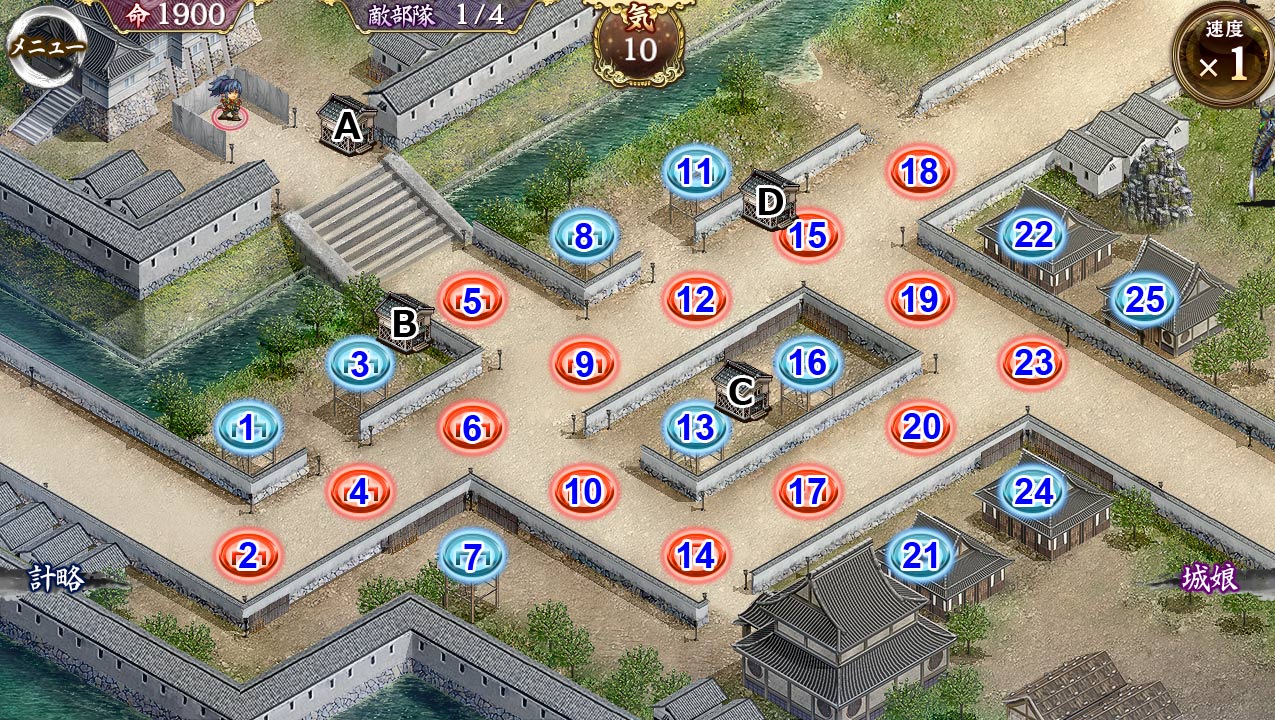Choose blue placement tile 8

click(x=584, y=236)
